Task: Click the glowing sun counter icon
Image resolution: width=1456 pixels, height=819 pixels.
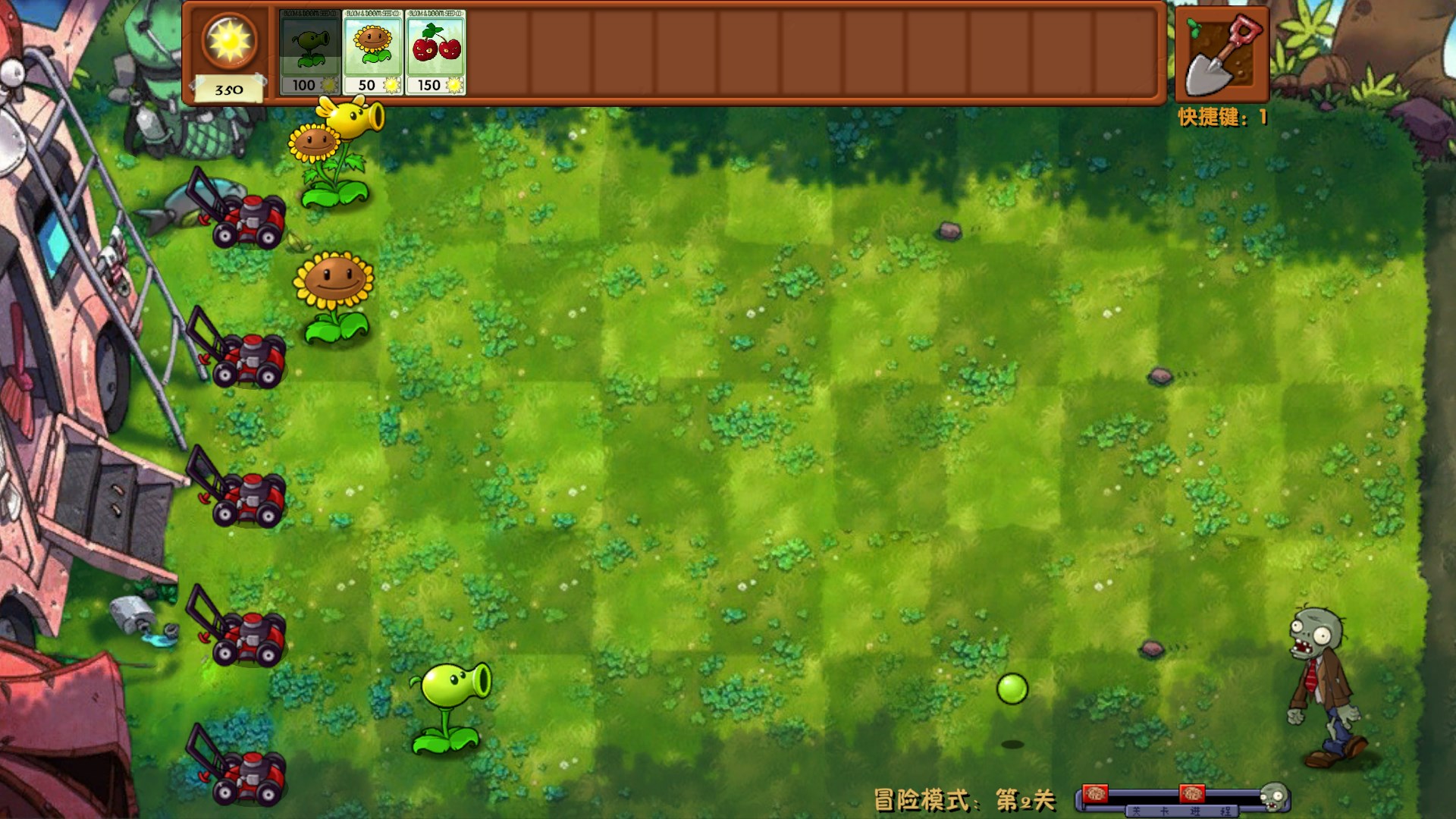Action: [227, 42]
